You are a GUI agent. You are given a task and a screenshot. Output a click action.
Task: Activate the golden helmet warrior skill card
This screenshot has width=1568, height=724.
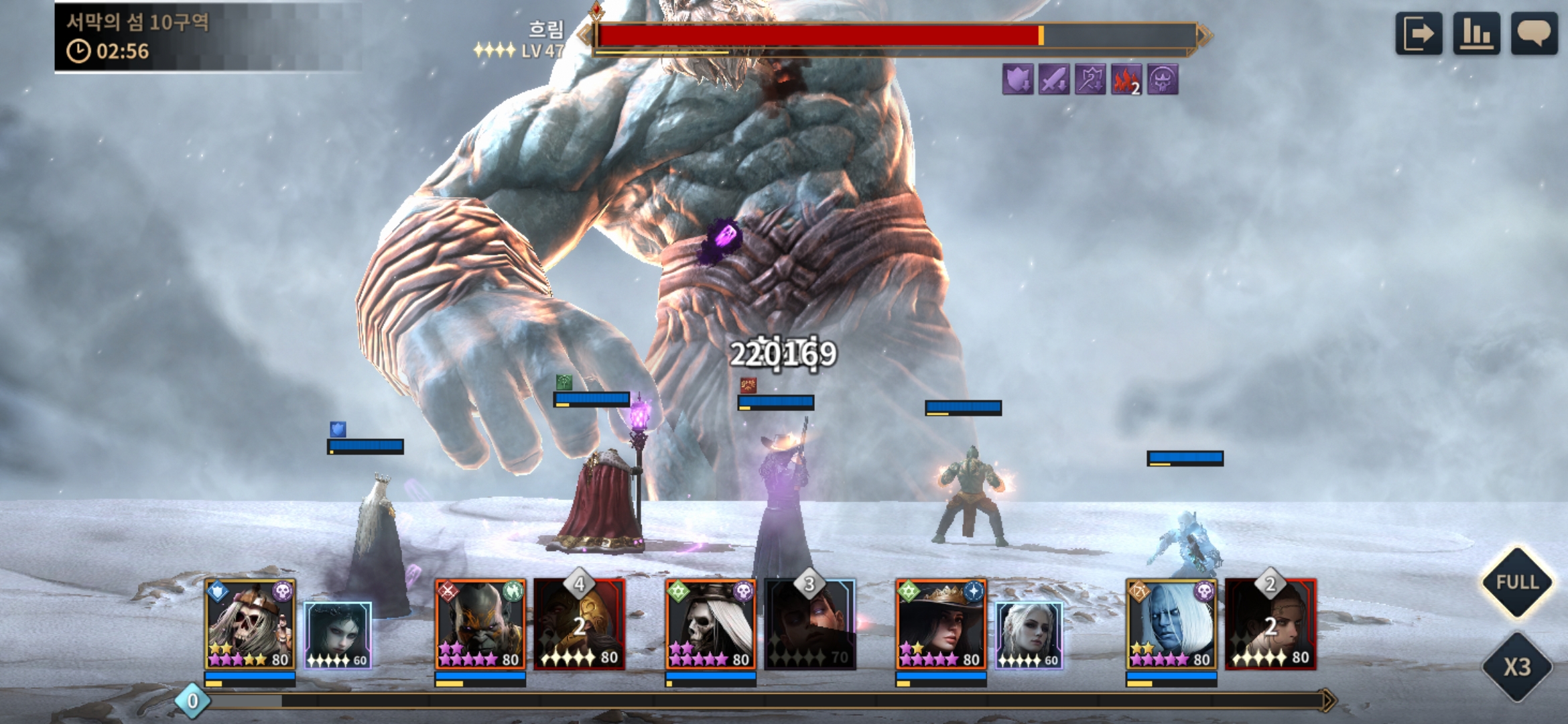coord(580,625)
